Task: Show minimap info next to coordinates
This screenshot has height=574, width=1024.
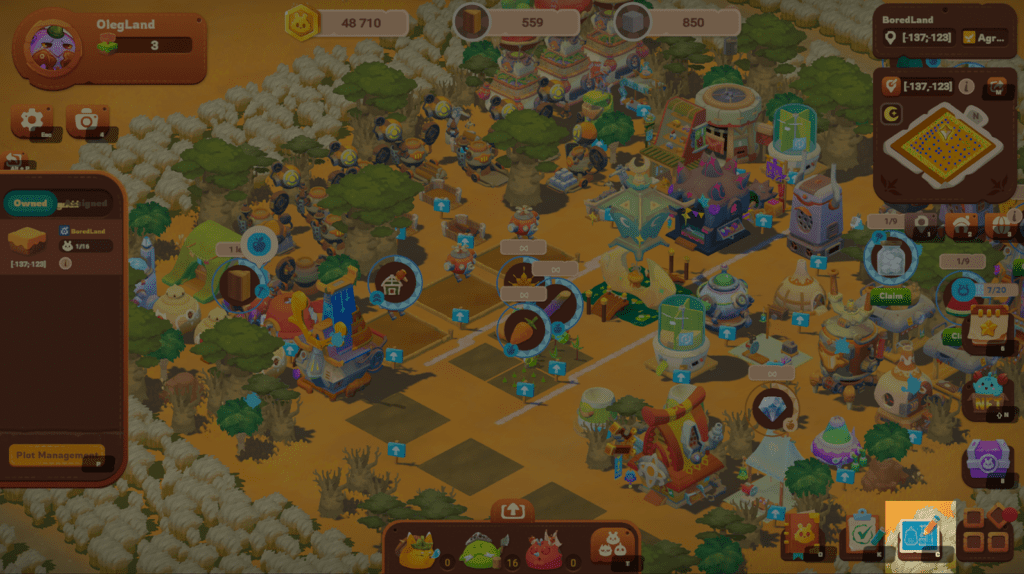Action: click(967, 86)
